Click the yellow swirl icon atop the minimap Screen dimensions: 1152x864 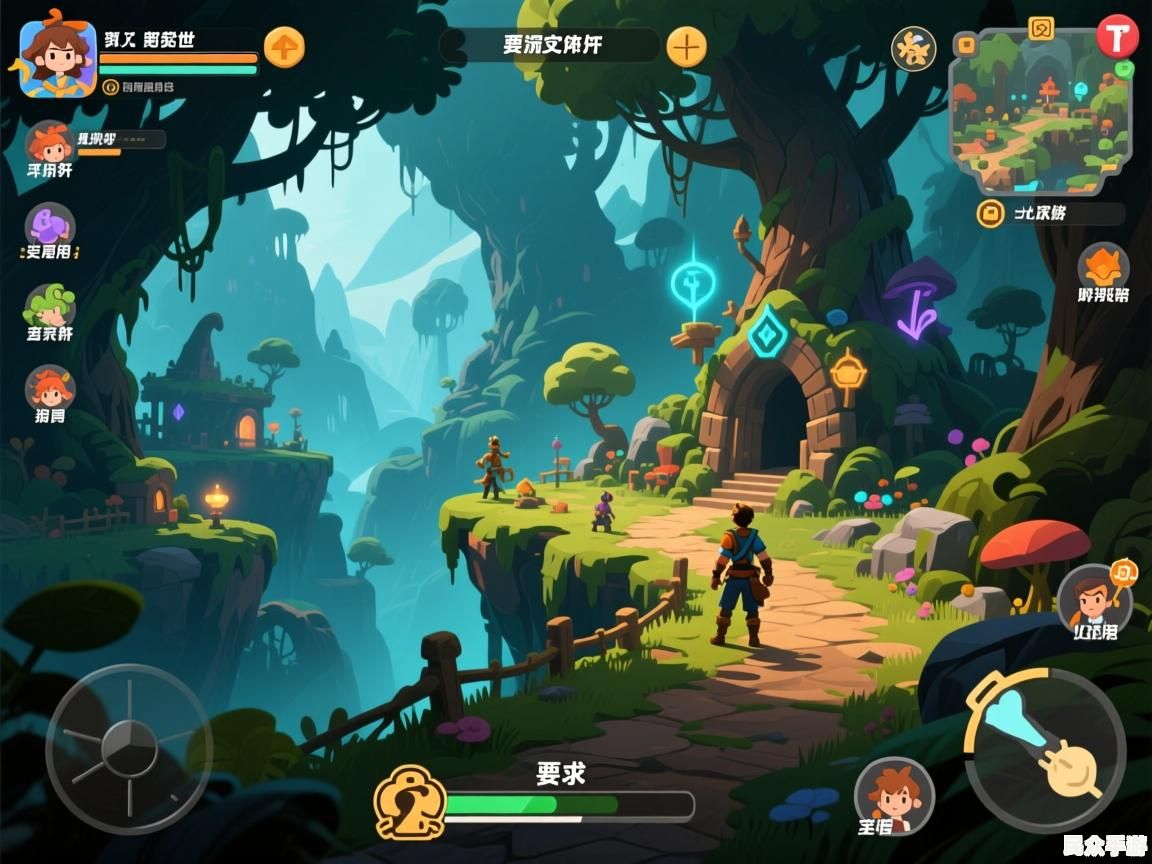[x=1041, y=28]
